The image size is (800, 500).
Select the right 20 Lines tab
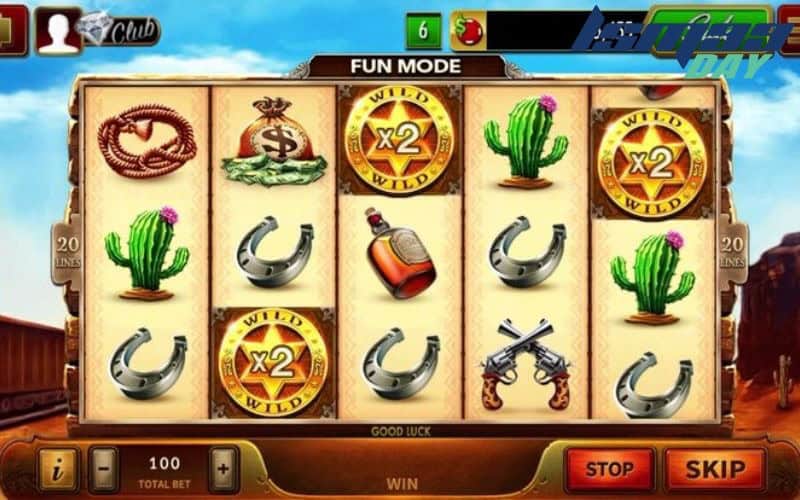pyautogui.click(x=733, y=250)
